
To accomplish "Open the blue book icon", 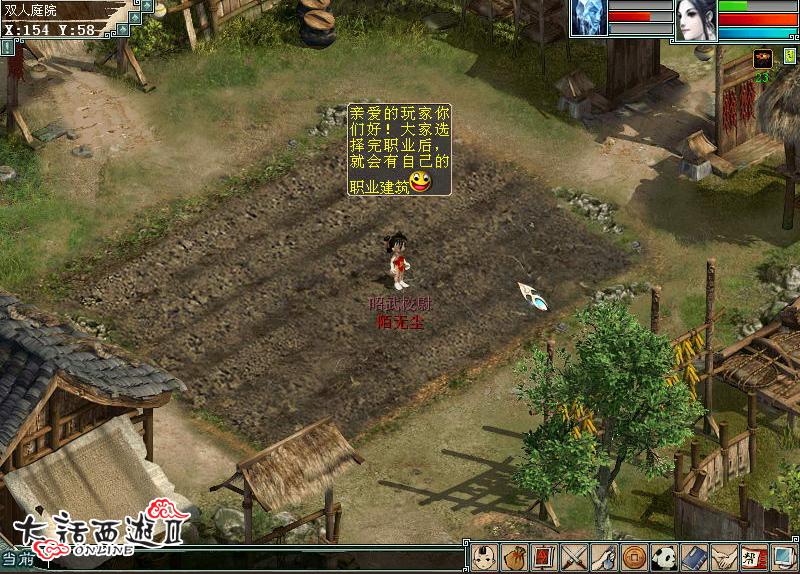I will click(x=693, y=557).
